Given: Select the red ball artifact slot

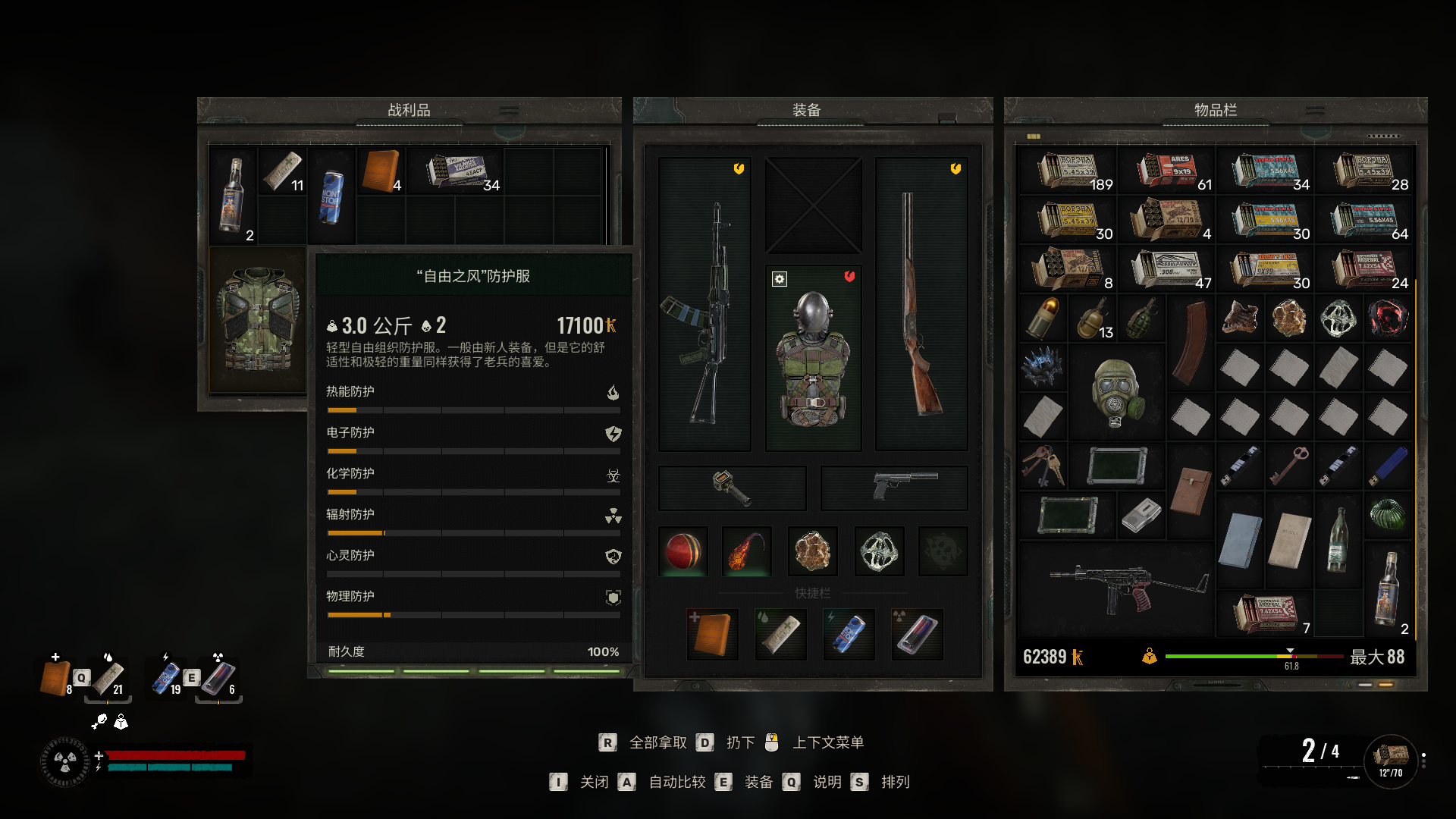Looking at the screenshot, I should pyautogui.click(x=683, y=551).
